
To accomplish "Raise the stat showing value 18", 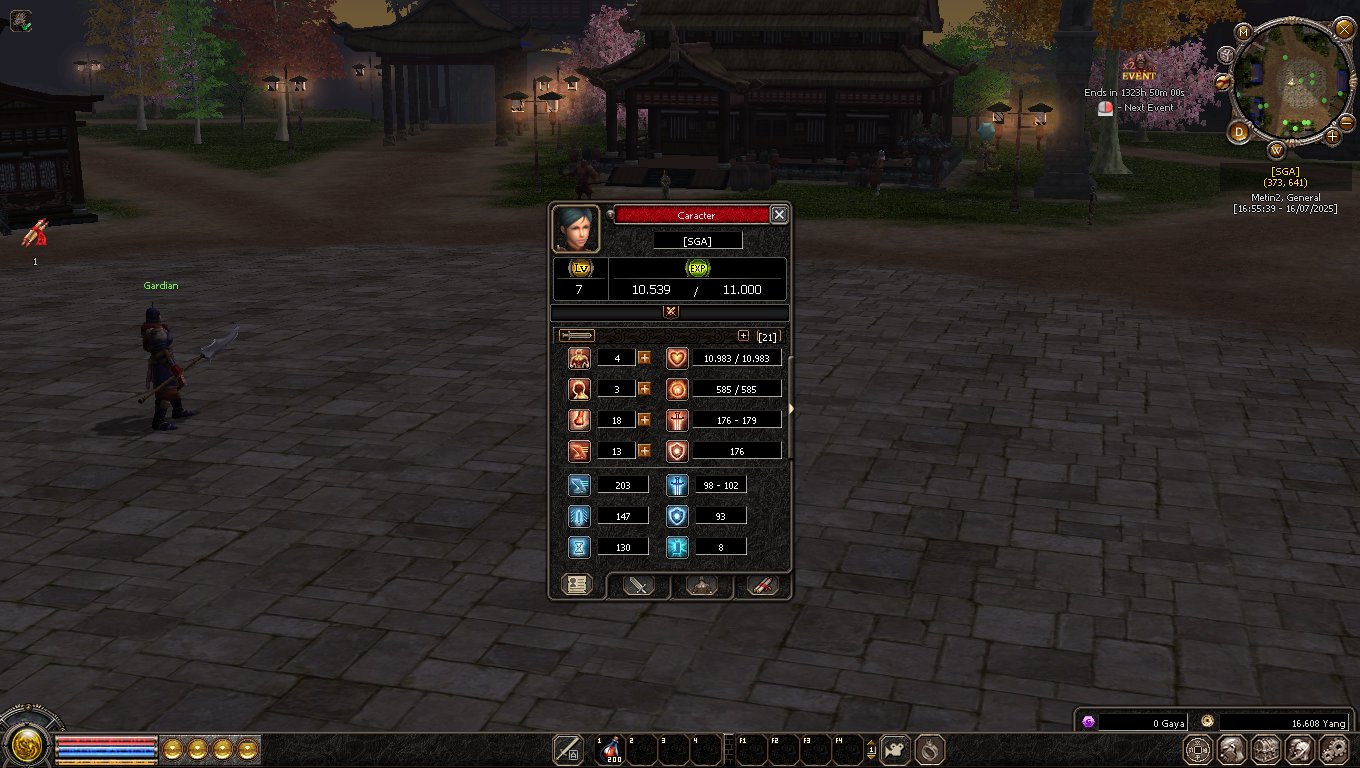I will (x=644, y=420).
